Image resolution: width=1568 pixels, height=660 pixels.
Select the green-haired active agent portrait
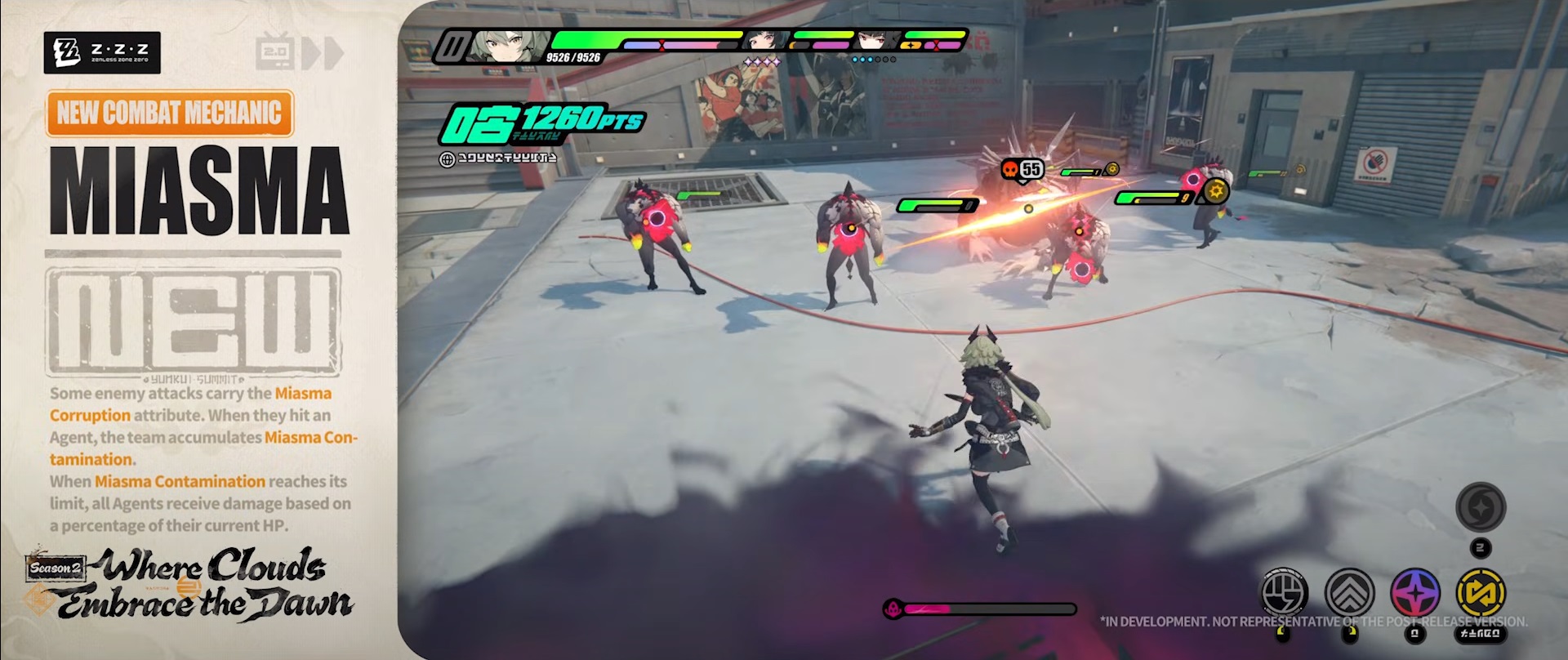[x=501, y=47]
